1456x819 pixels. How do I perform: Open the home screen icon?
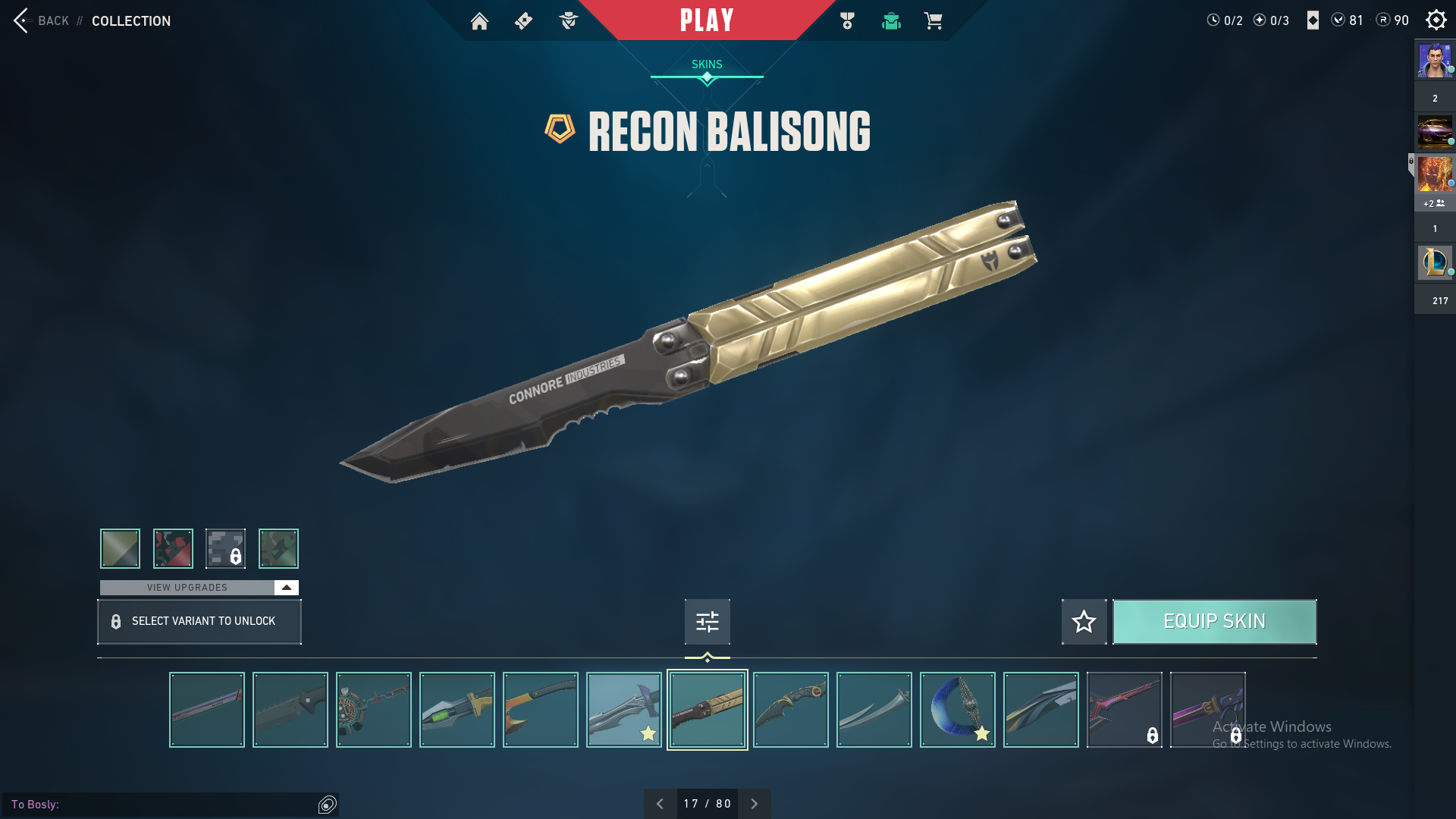479,20
